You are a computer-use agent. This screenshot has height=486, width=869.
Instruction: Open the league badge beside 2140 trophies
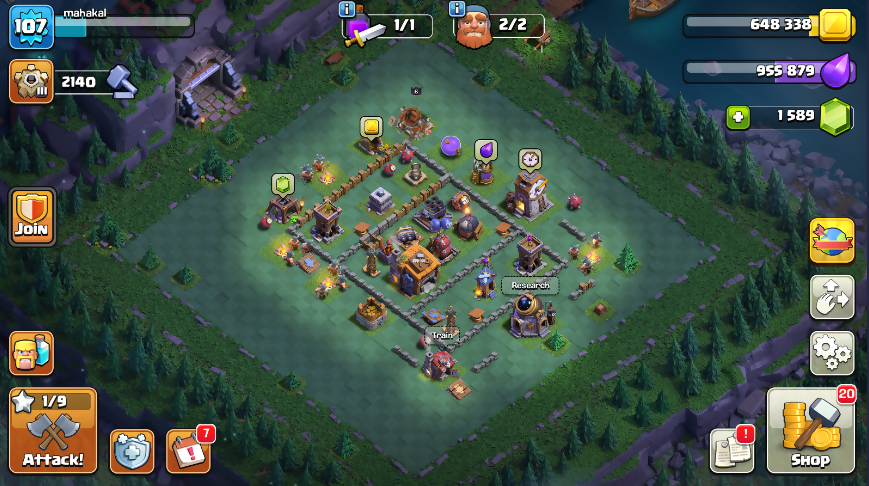pyautogui.click(x=31, y=82)
